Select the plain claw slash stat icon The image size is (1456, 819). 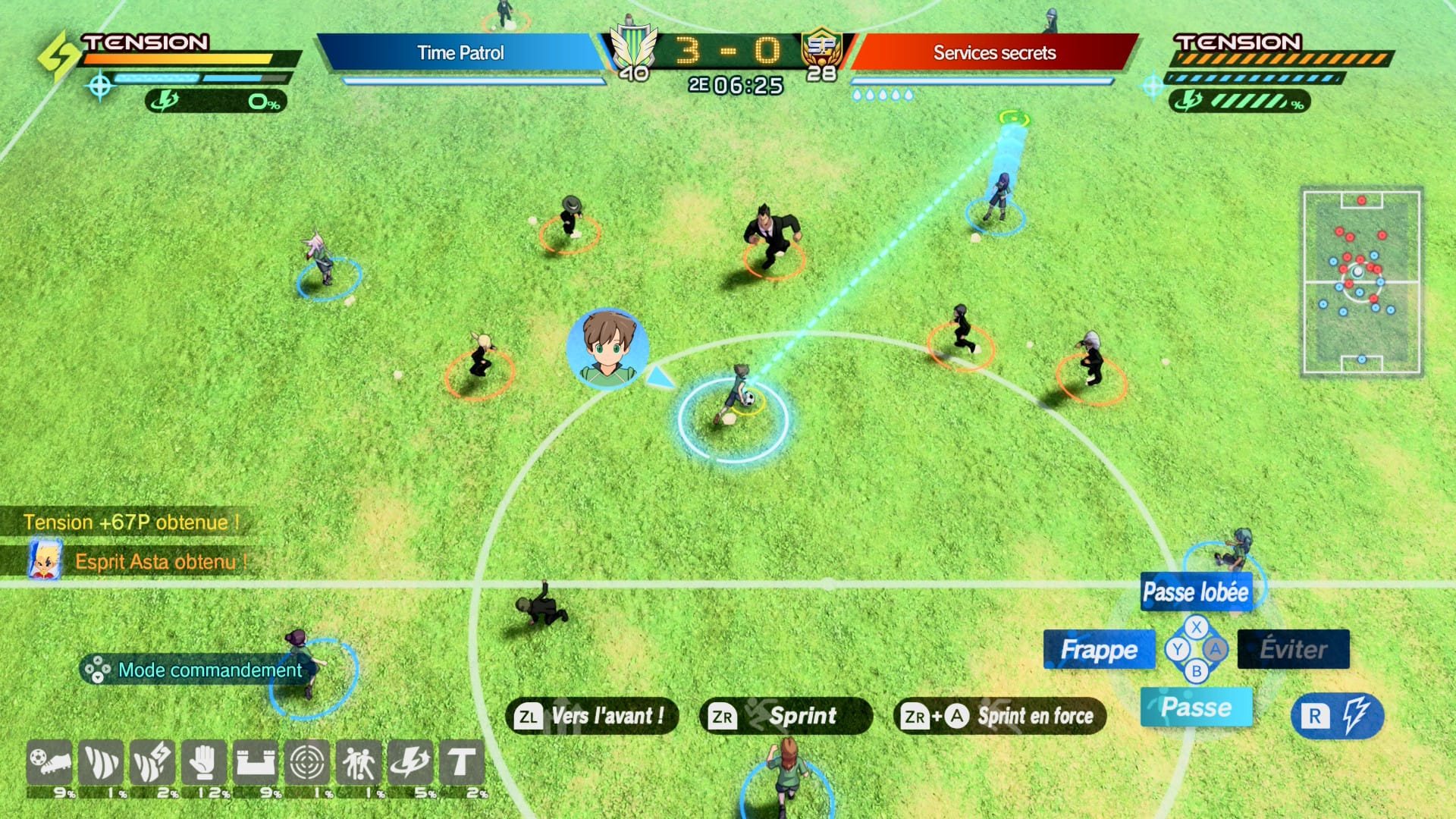[x=101, y=763]
